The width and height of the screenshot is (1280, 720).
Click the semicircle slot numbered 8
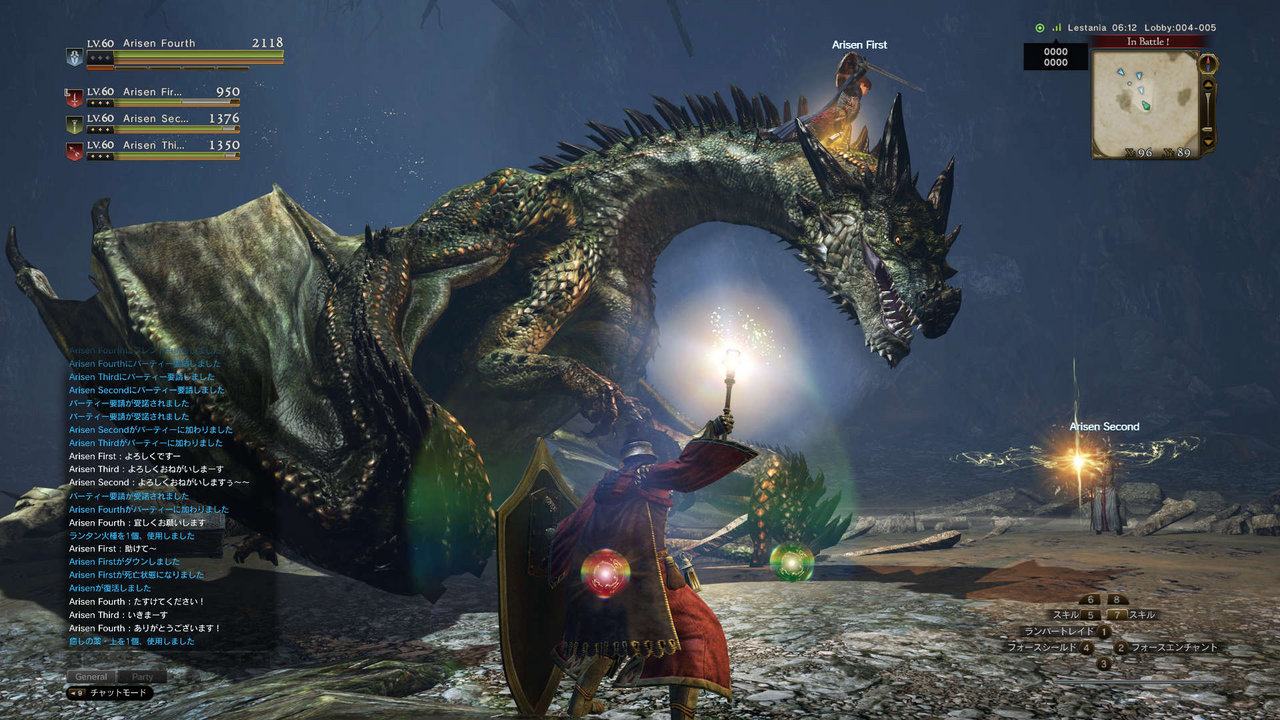pos(1118,599)
